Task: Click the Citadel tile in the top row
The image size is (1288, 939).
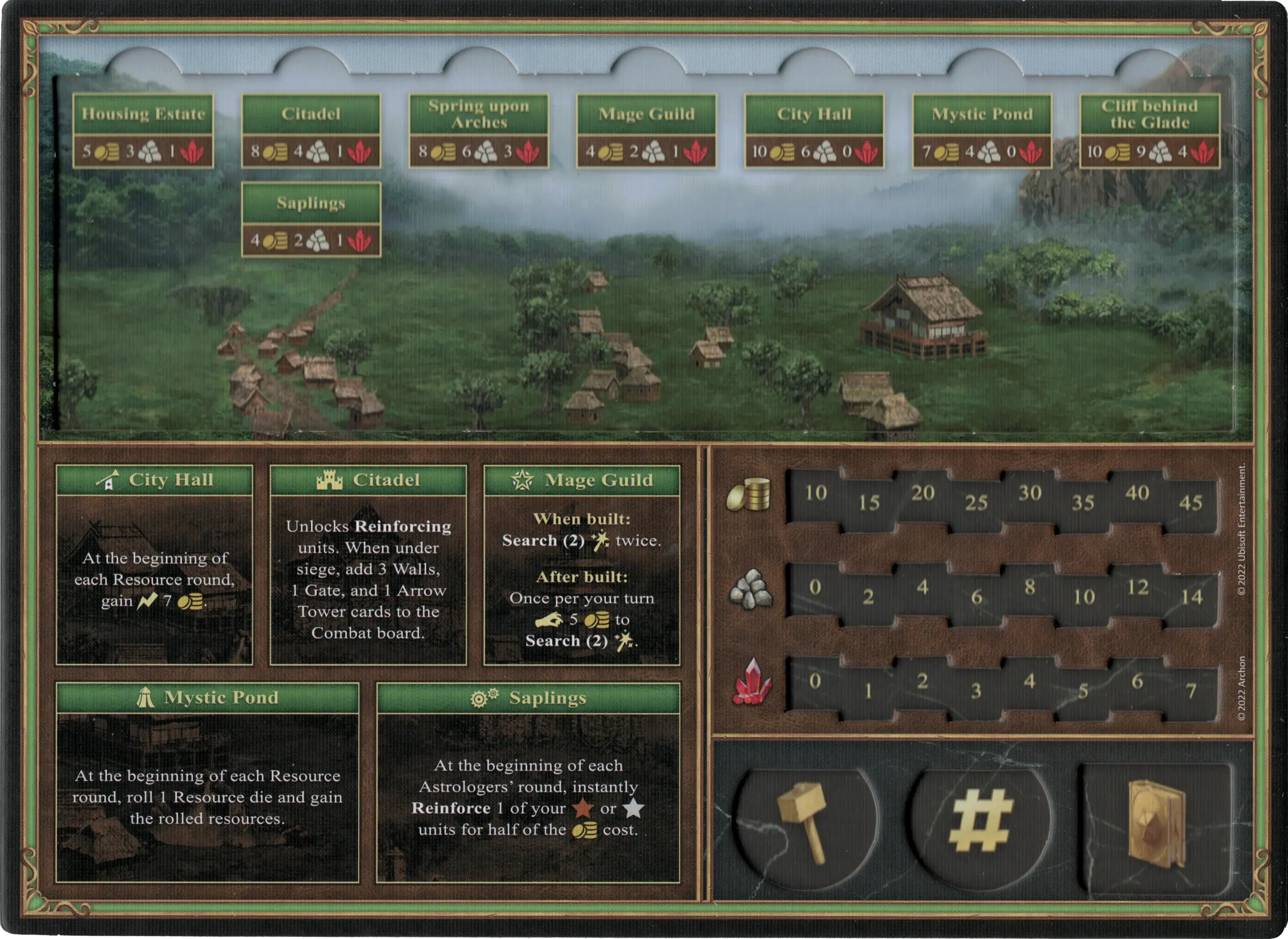Action: pyautogui.click(x=311, y=131)
